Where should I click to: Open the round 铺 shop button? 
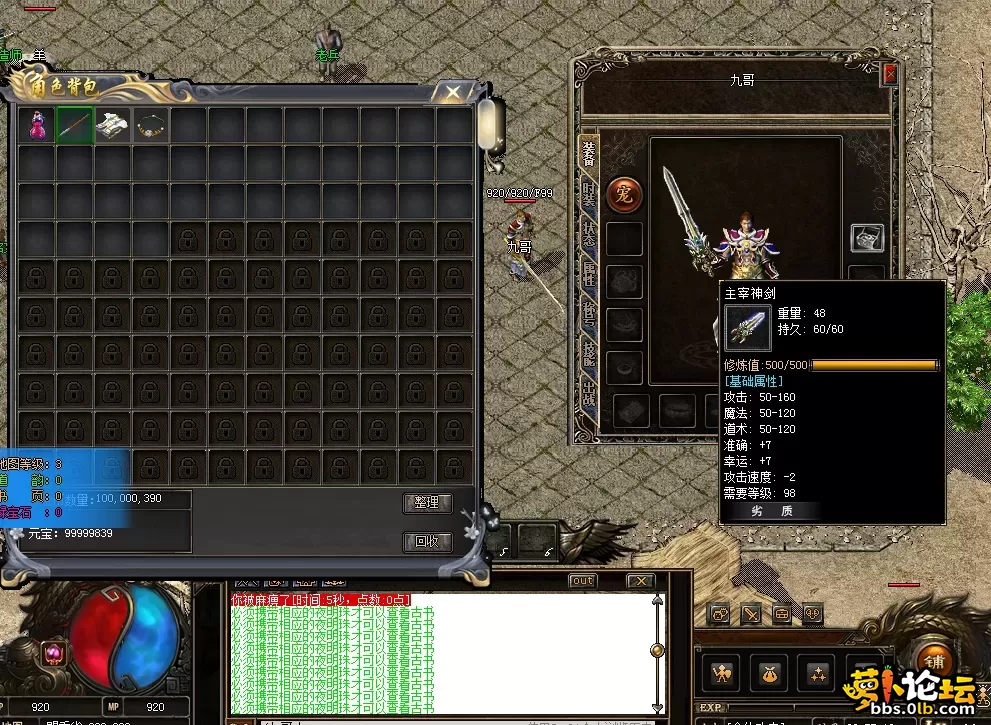coord(934,664)
